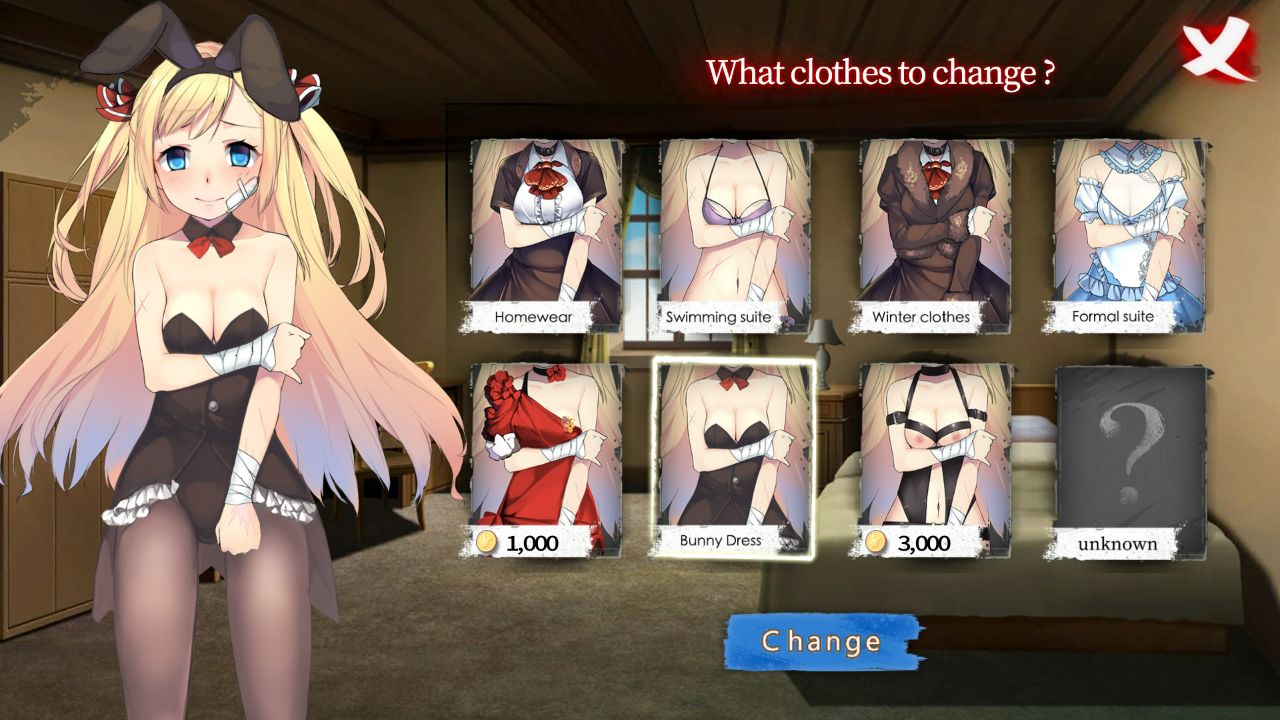
Task: Click the 1,000 price label
Action: click(528, 540)
